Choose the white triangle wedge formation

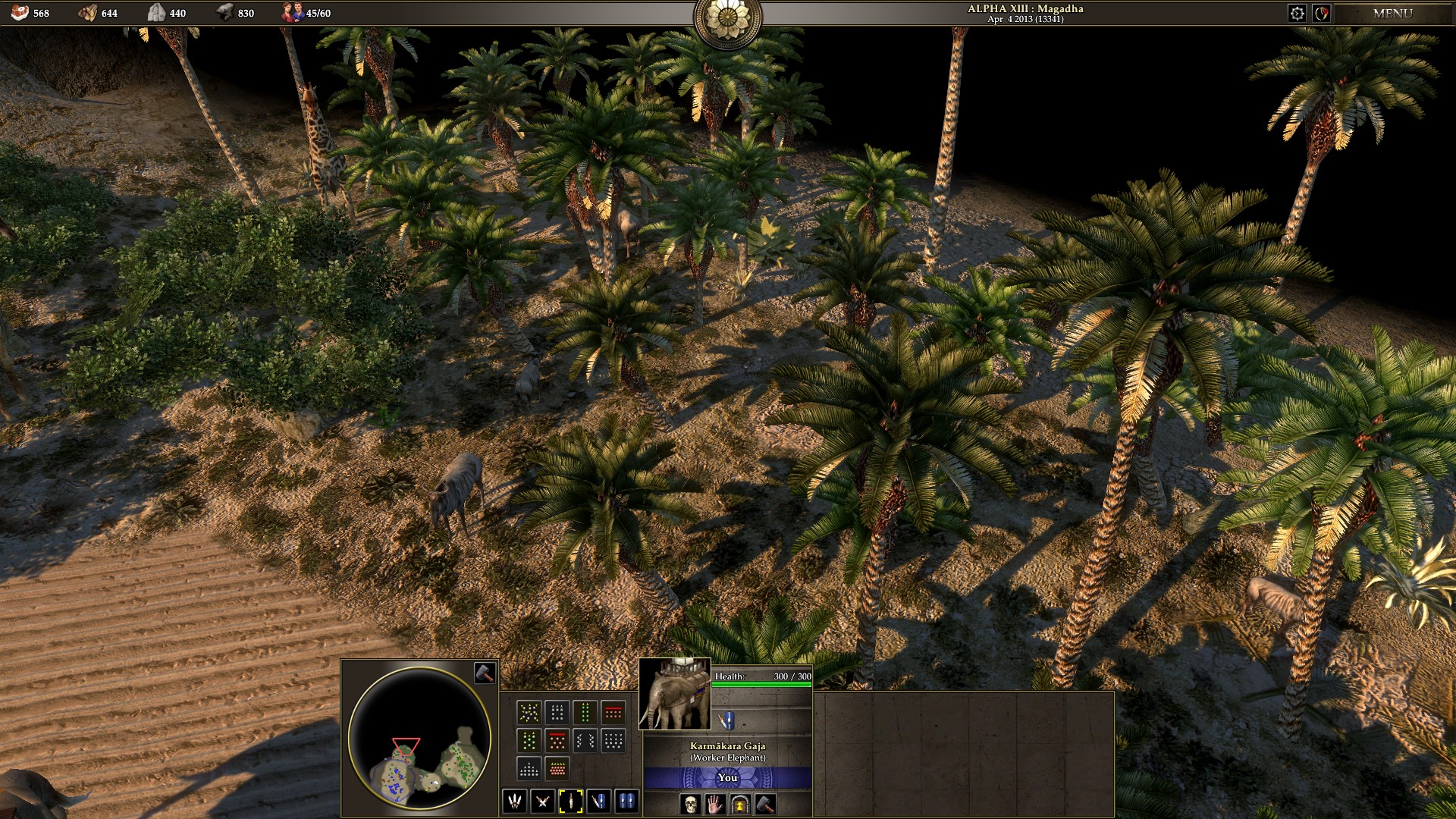(529, 768)
